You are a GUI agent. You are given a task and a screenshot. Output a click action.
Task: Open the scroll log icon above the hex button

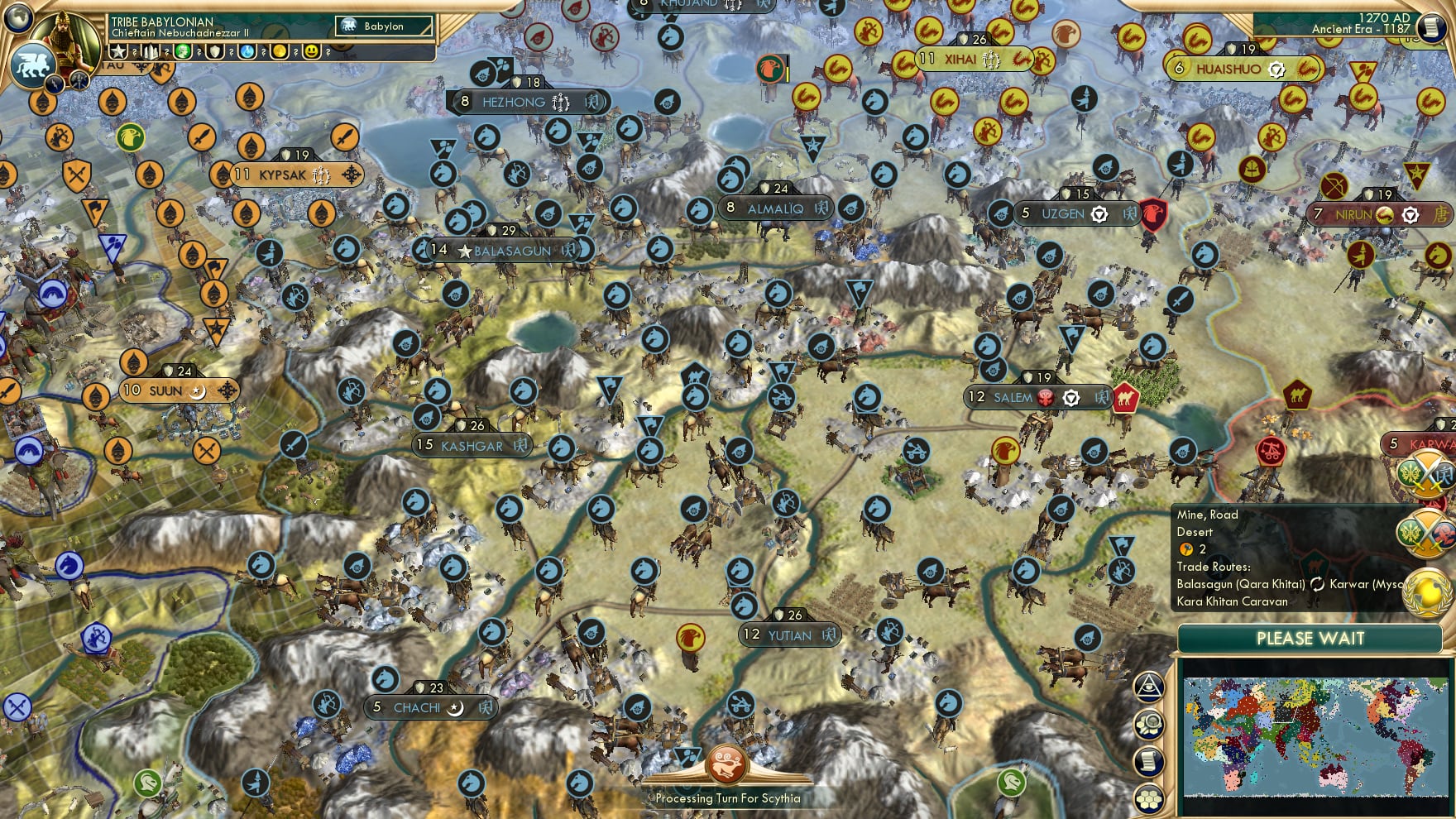pos(1149,760)
